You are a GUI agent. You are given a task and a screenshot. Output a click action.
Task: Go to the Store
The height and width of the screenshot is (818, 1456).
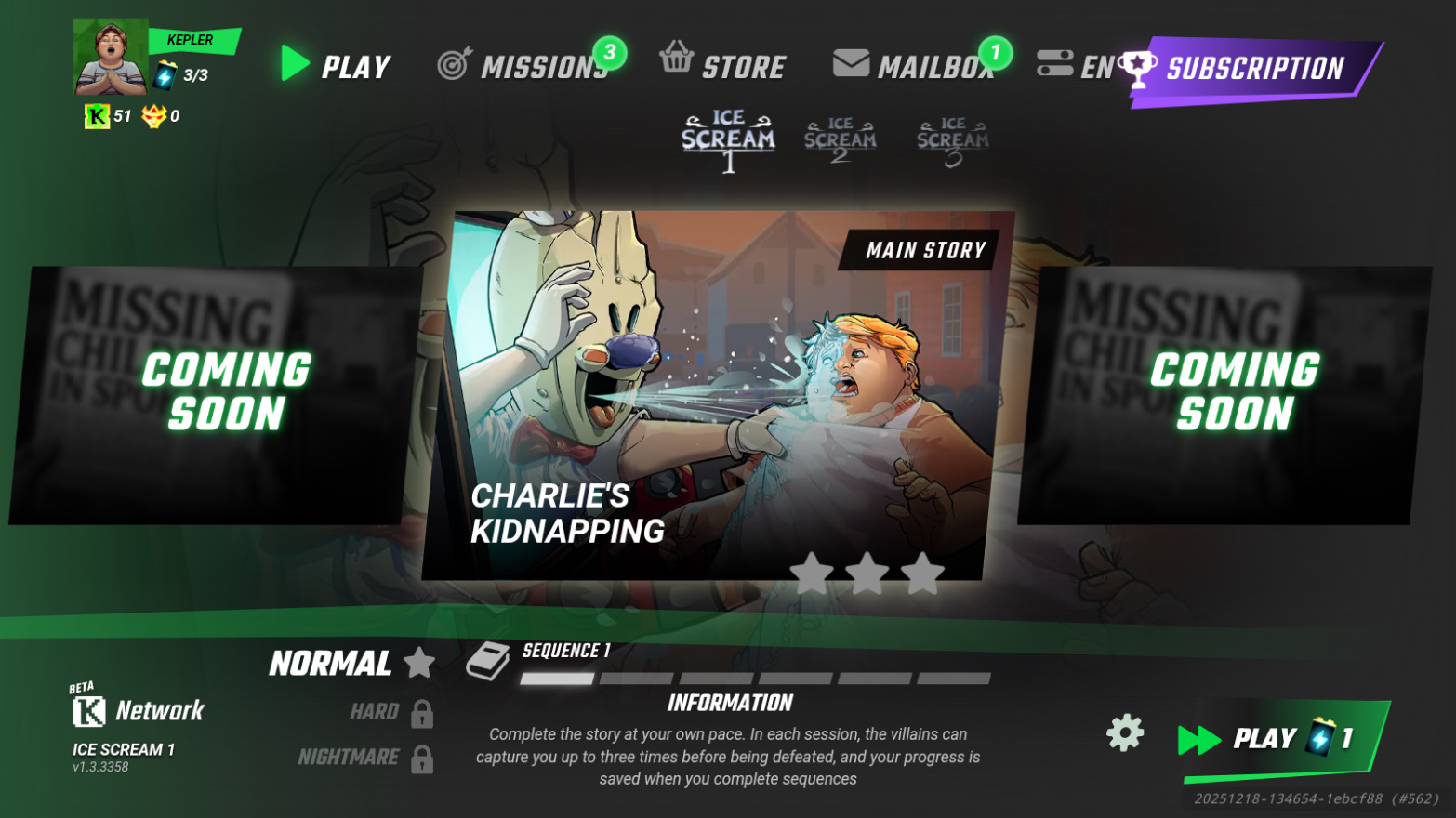click(723, 64)
